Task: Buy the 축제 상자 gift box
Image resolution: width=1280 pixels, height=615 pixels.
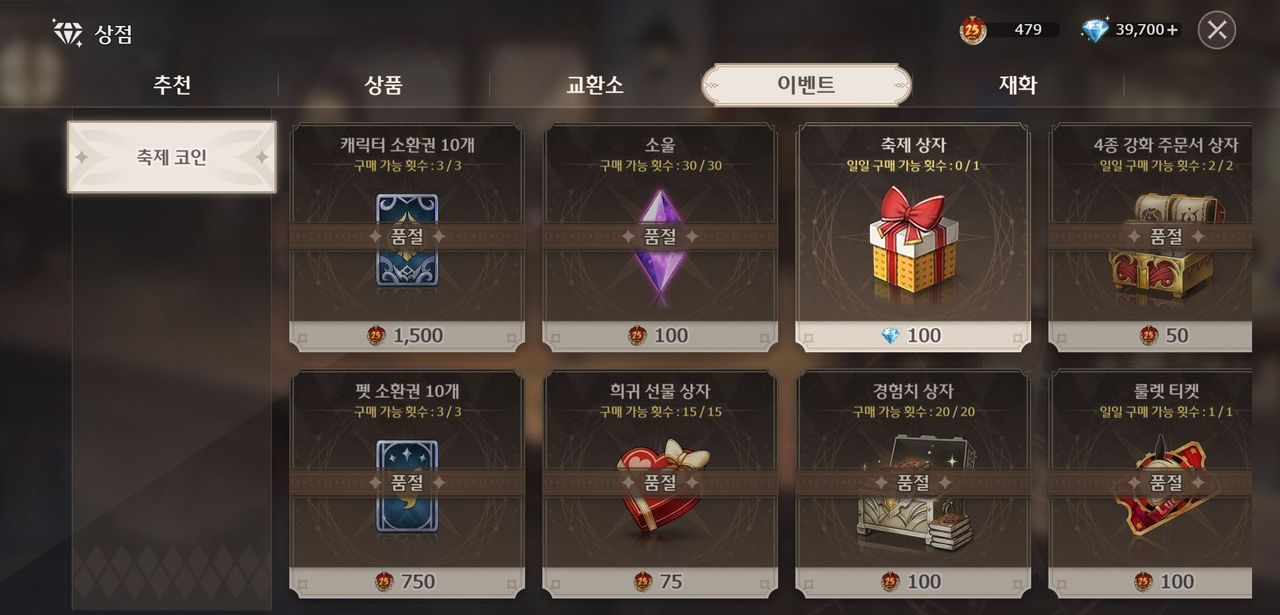Action: click(x=913, y=238)
